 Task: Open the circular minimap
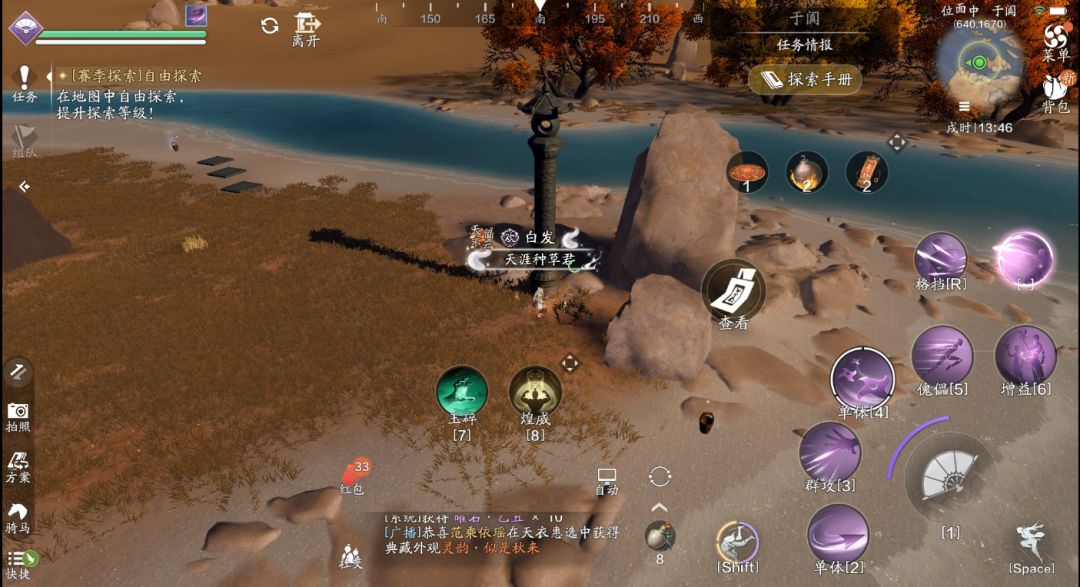tap(979, 63)
